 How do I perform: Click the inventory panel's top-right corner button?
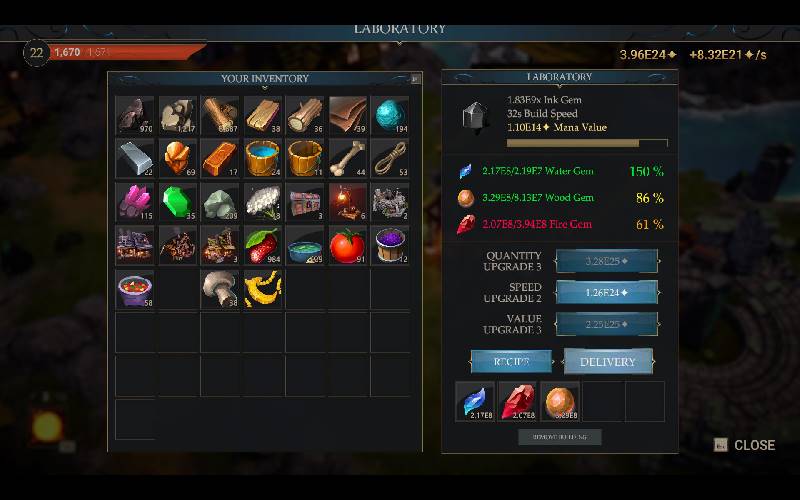[x=415, y=78]
